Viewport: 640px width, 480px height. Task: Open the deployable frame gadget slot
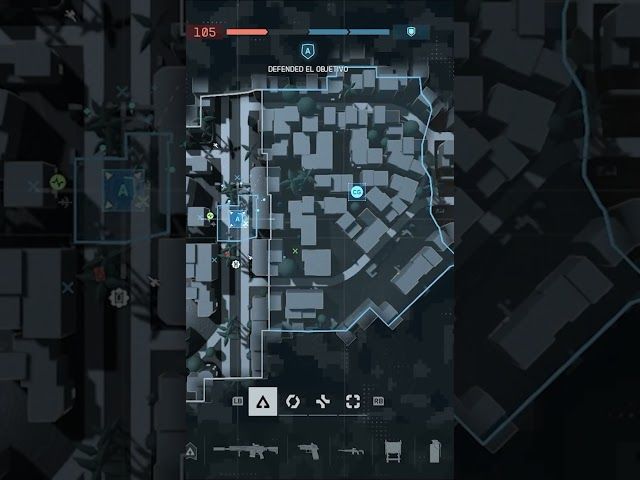(393, 451)
